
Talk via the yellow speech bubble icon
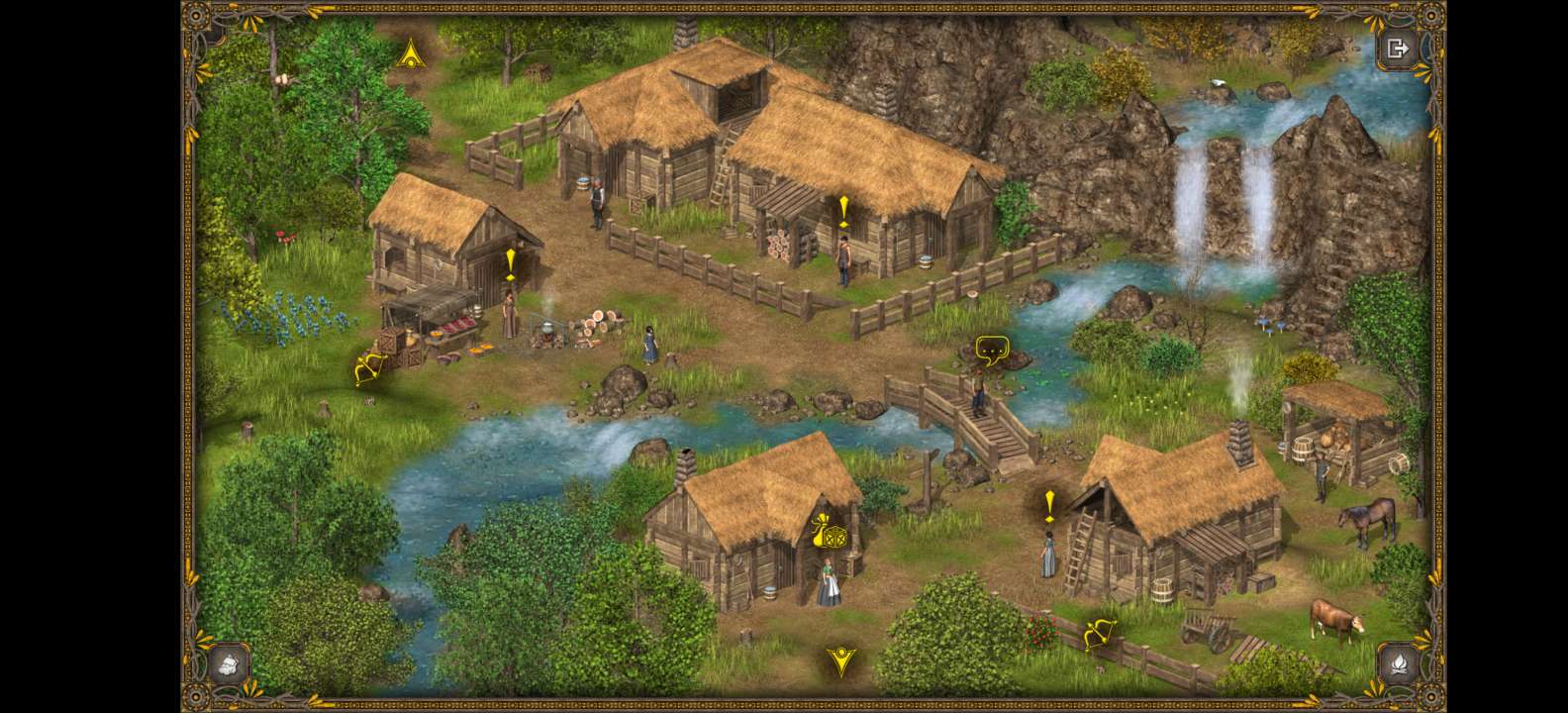991,349
